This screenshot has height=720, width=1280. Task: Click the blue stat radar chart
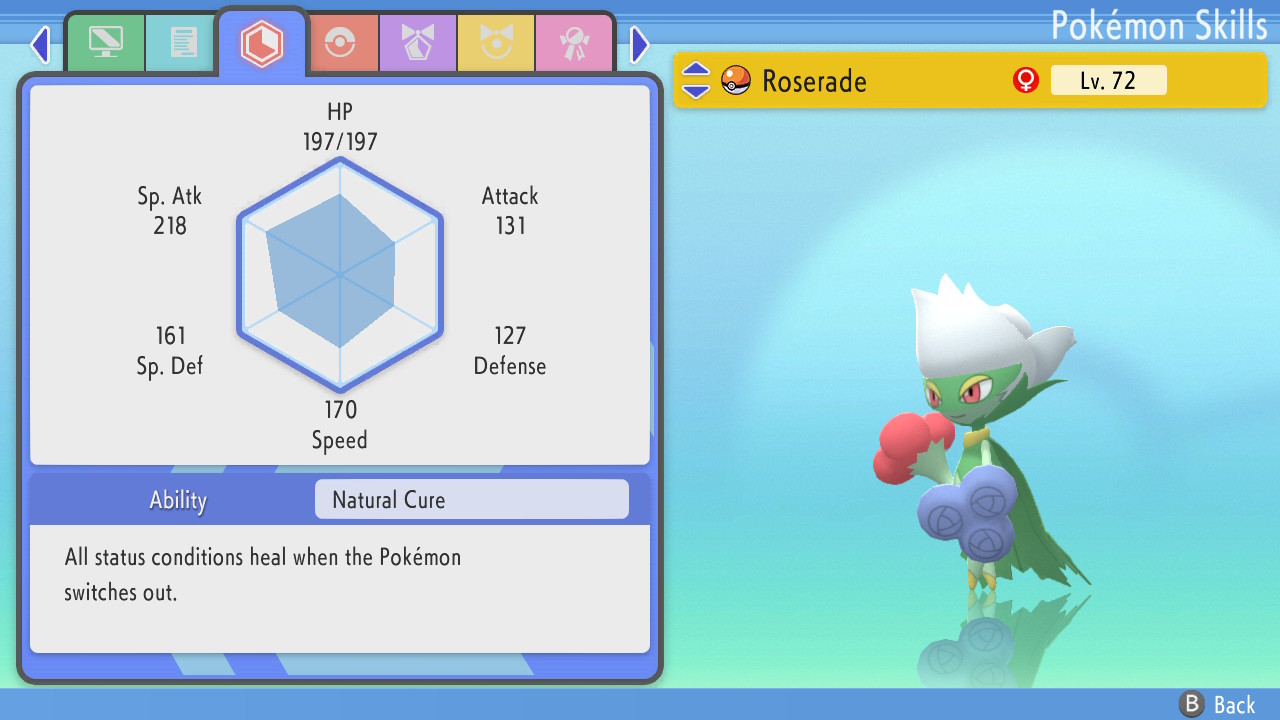point(340,270)
